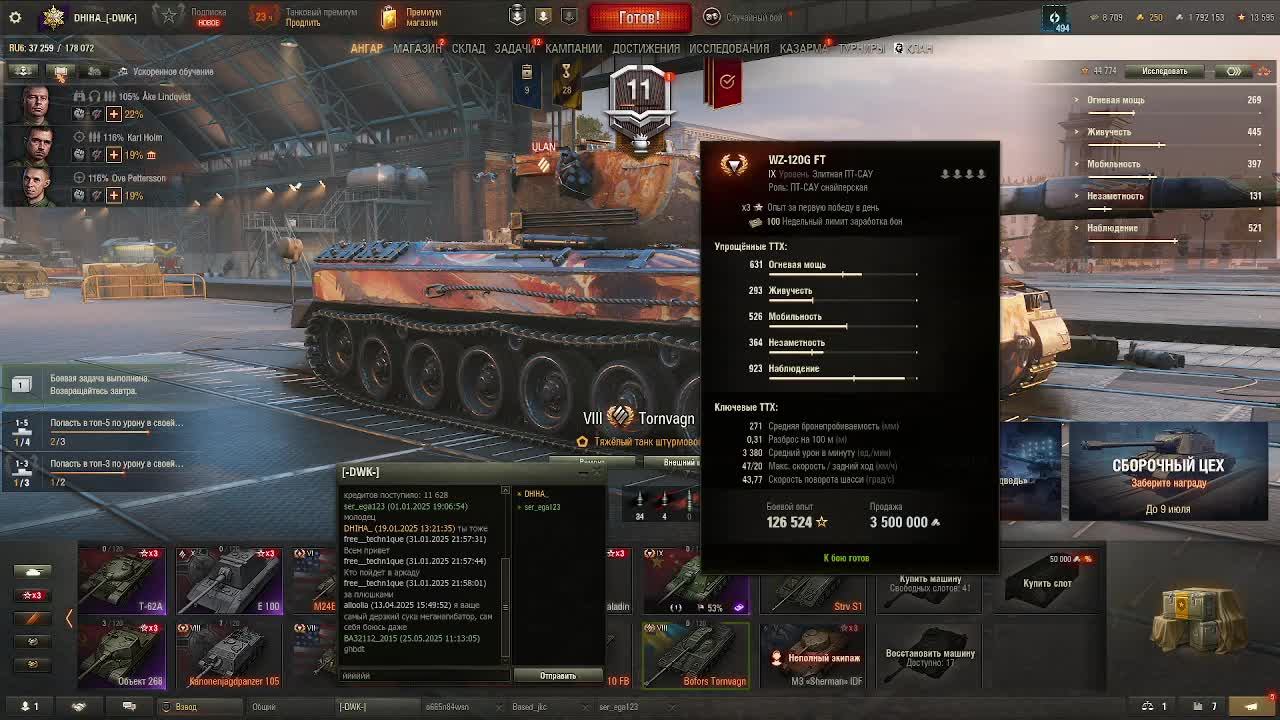1280x720 pixels.
Task: Open the ИССЛЕДОВАНИЯ tech tree
Action: (729, 48)
